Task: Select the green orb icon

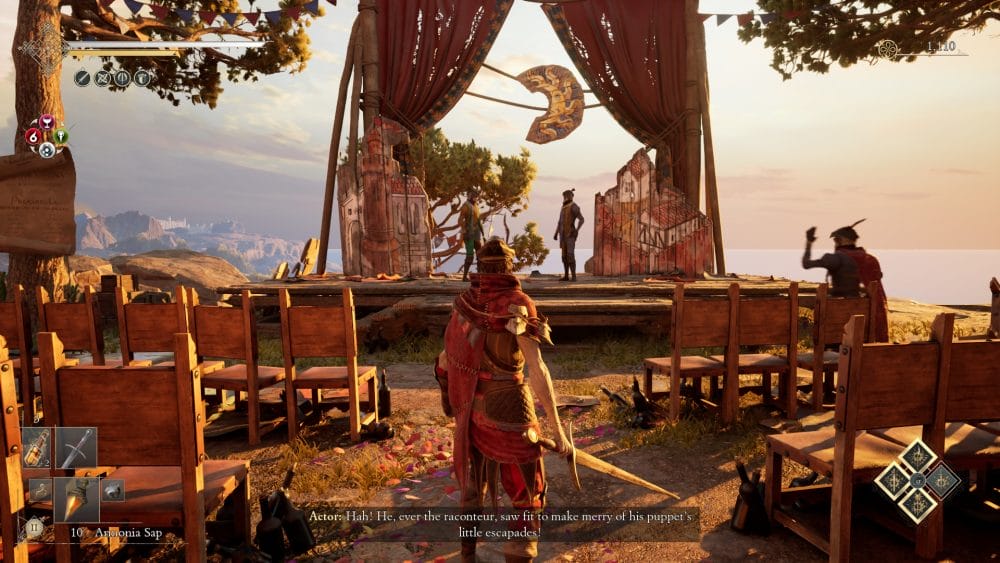Action: [x=60, y=136]
